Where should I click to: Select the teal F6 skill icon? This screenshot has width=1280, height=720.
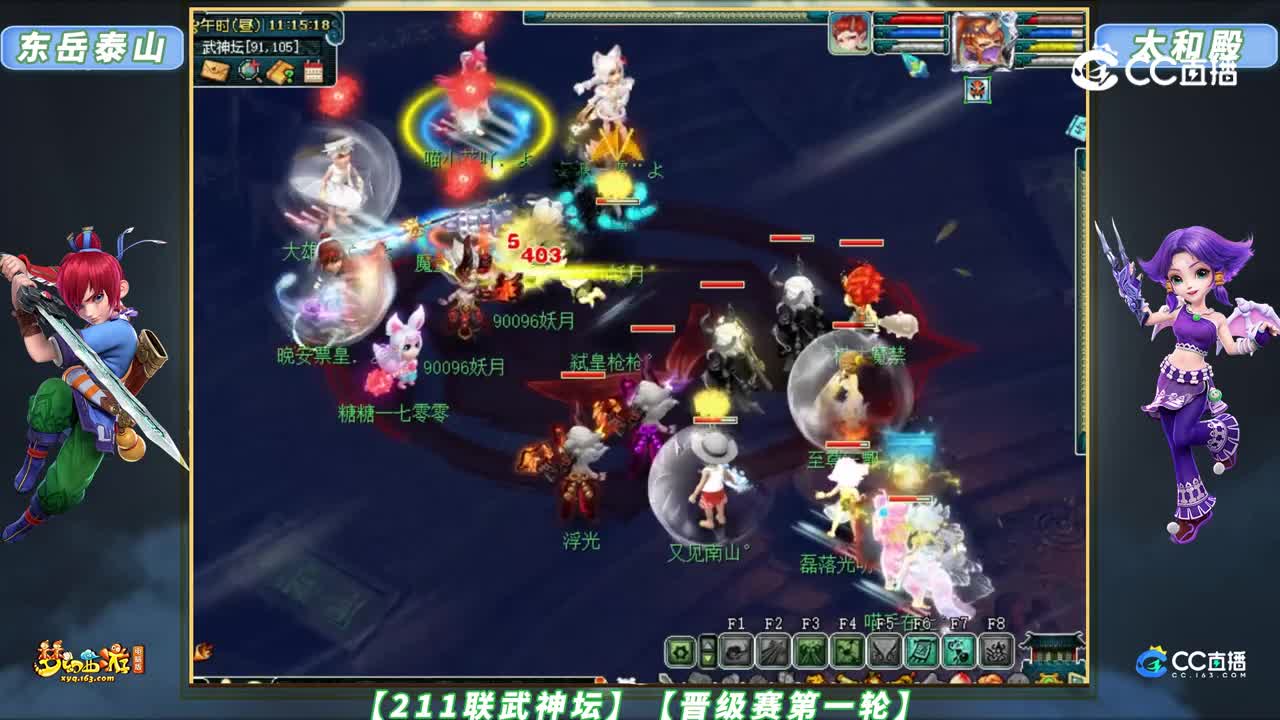(x=920, y=651)
